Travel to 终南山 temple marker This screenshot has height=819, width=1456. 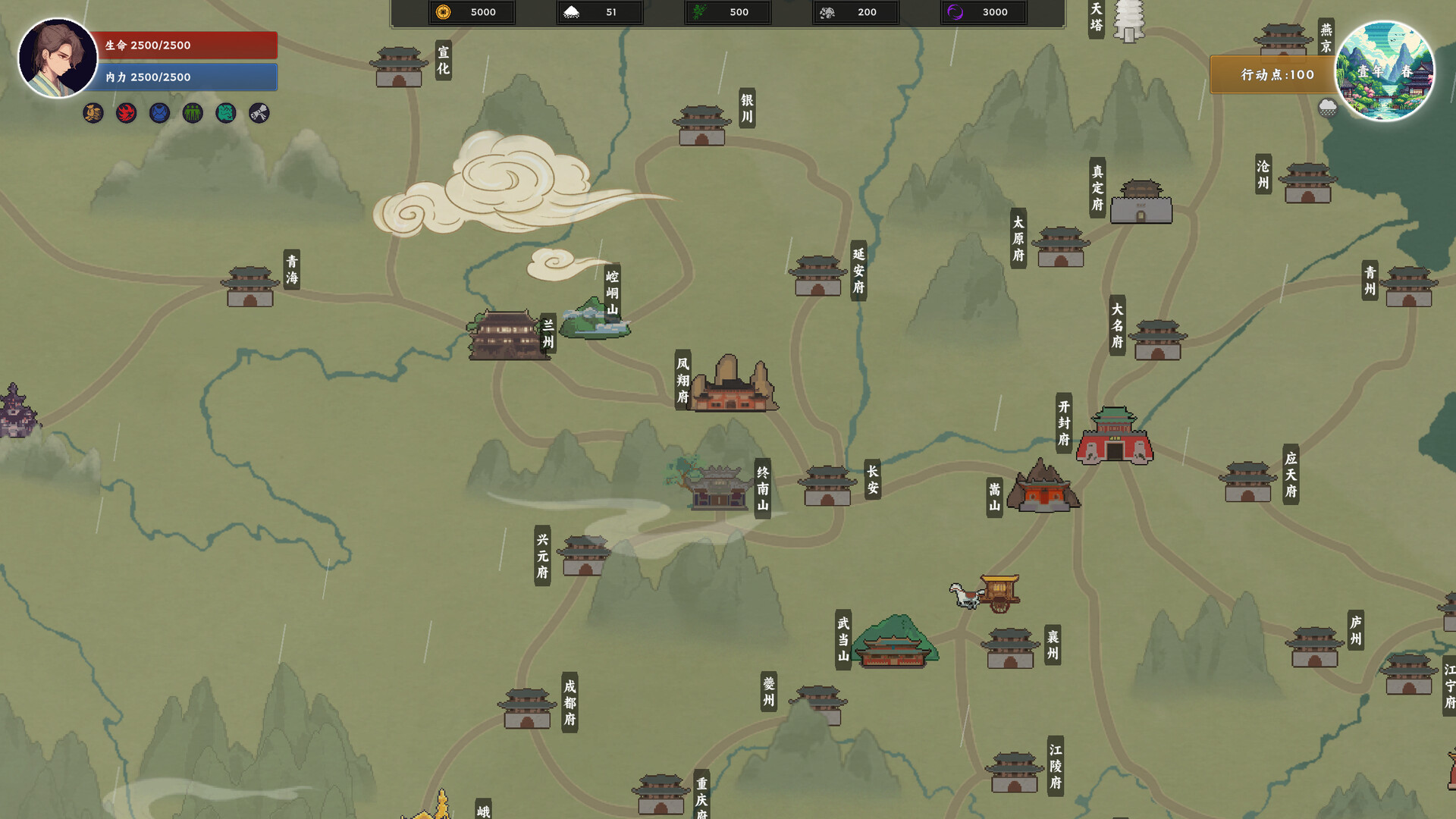(717, 486)
